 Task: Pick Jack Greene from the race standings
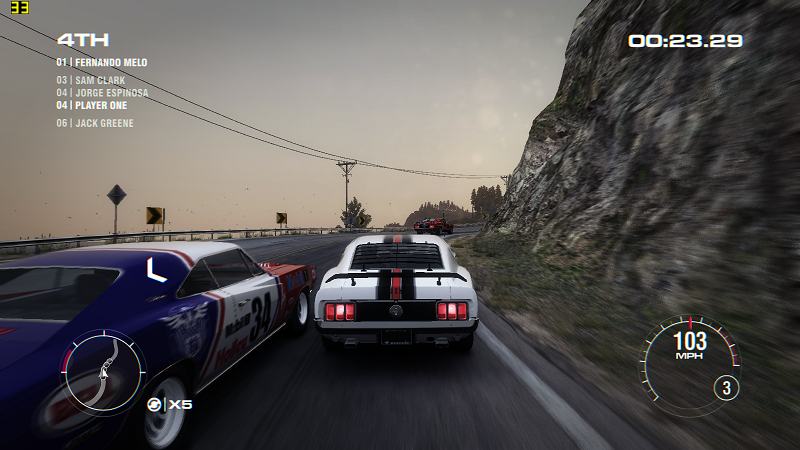(x=95, y=124)
